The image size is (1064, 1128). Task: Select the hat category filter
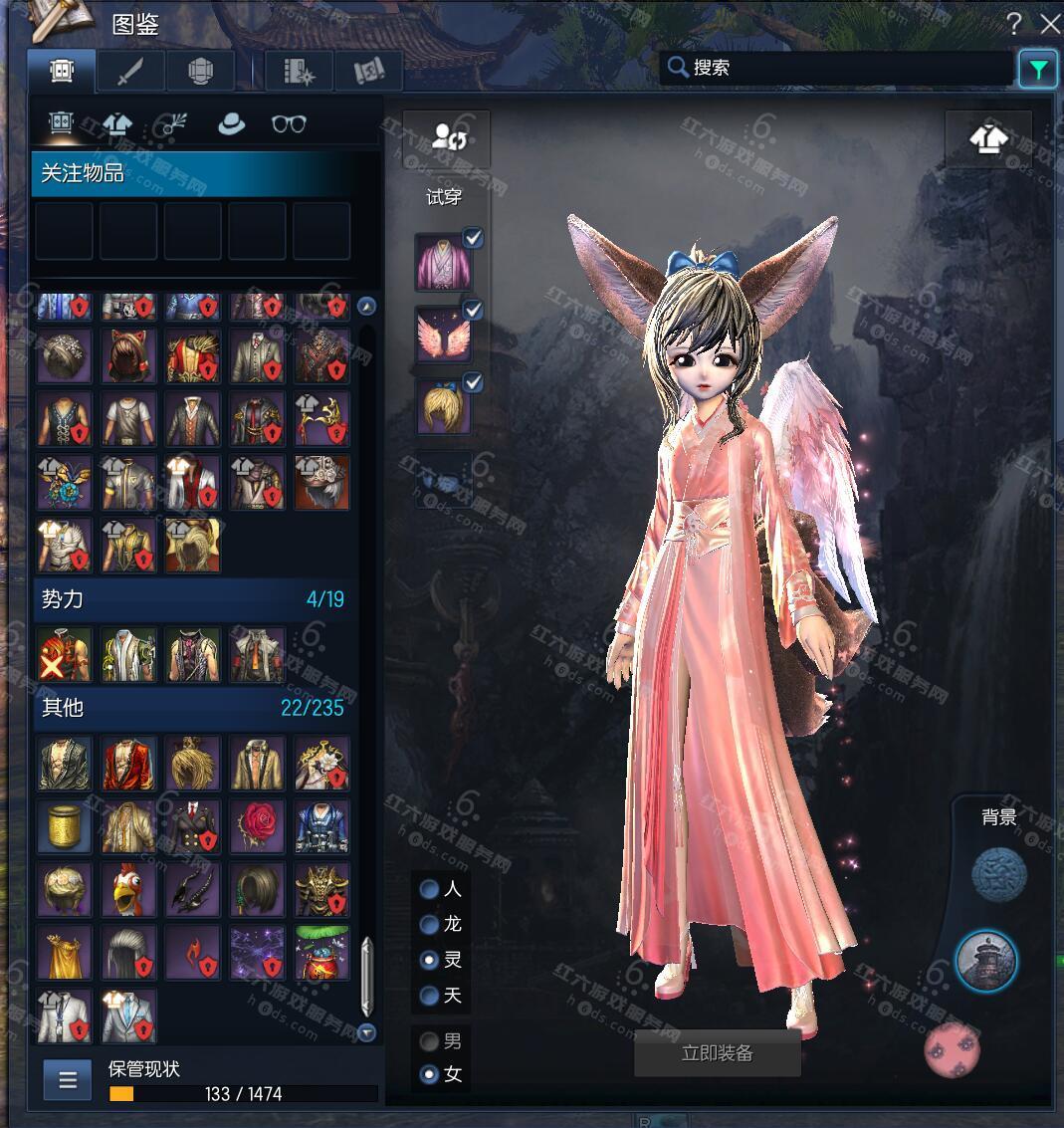point(232,123)
